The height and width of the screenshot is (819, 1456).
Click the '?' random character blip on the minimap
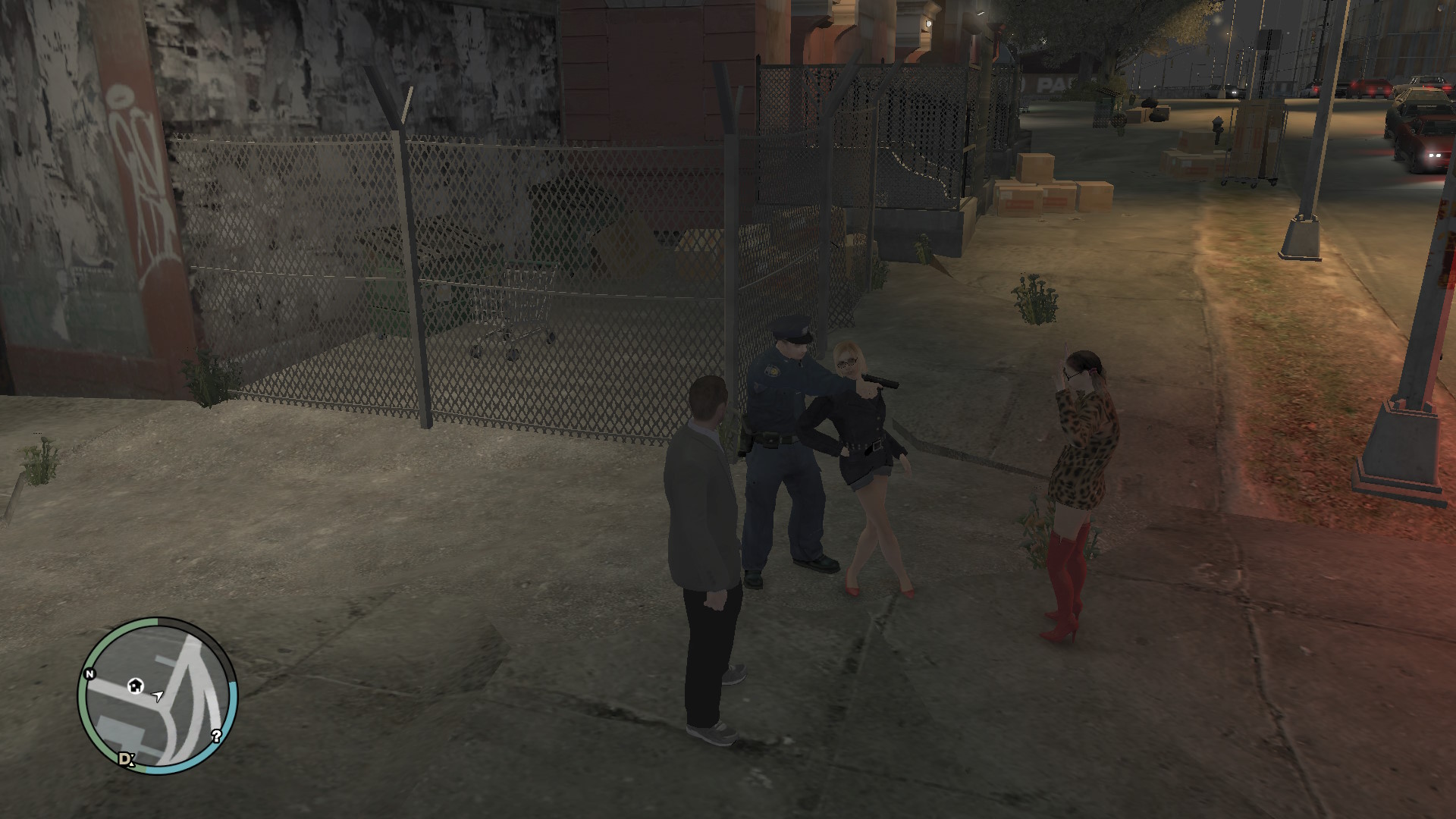coord(217,736)
